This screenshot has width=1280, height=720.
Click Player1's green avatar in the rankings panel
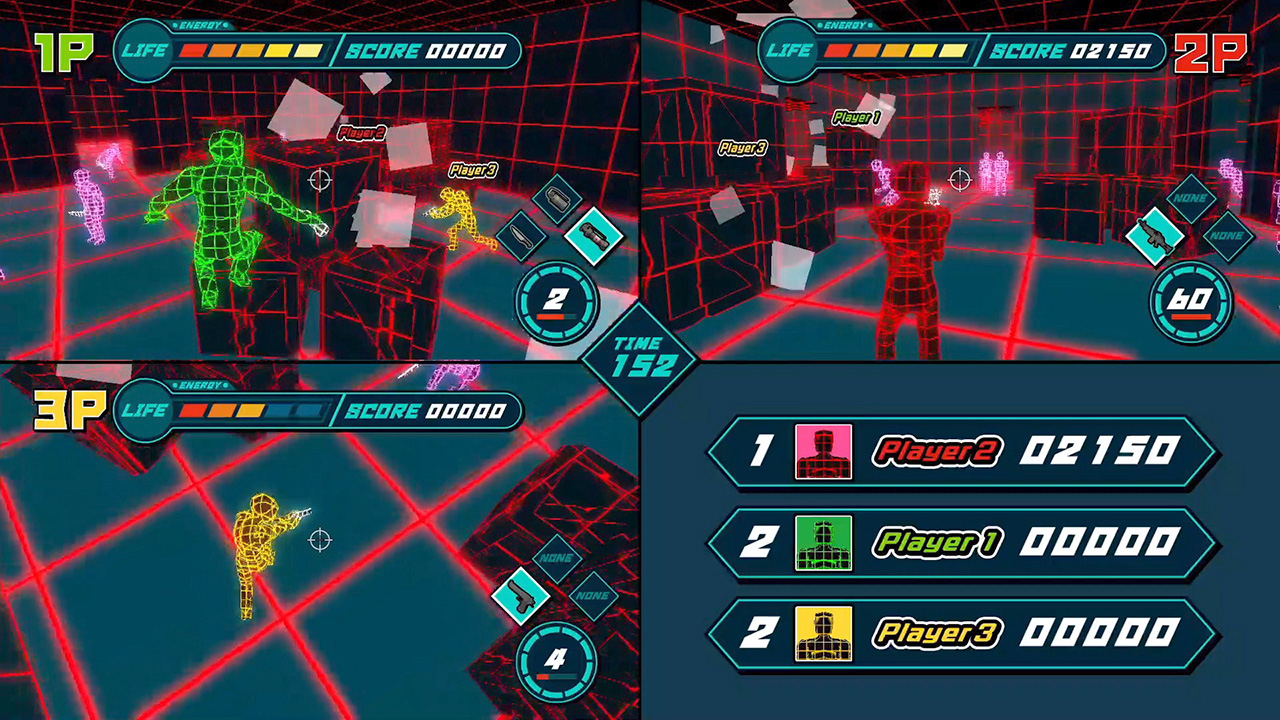[x=823, y=543]
